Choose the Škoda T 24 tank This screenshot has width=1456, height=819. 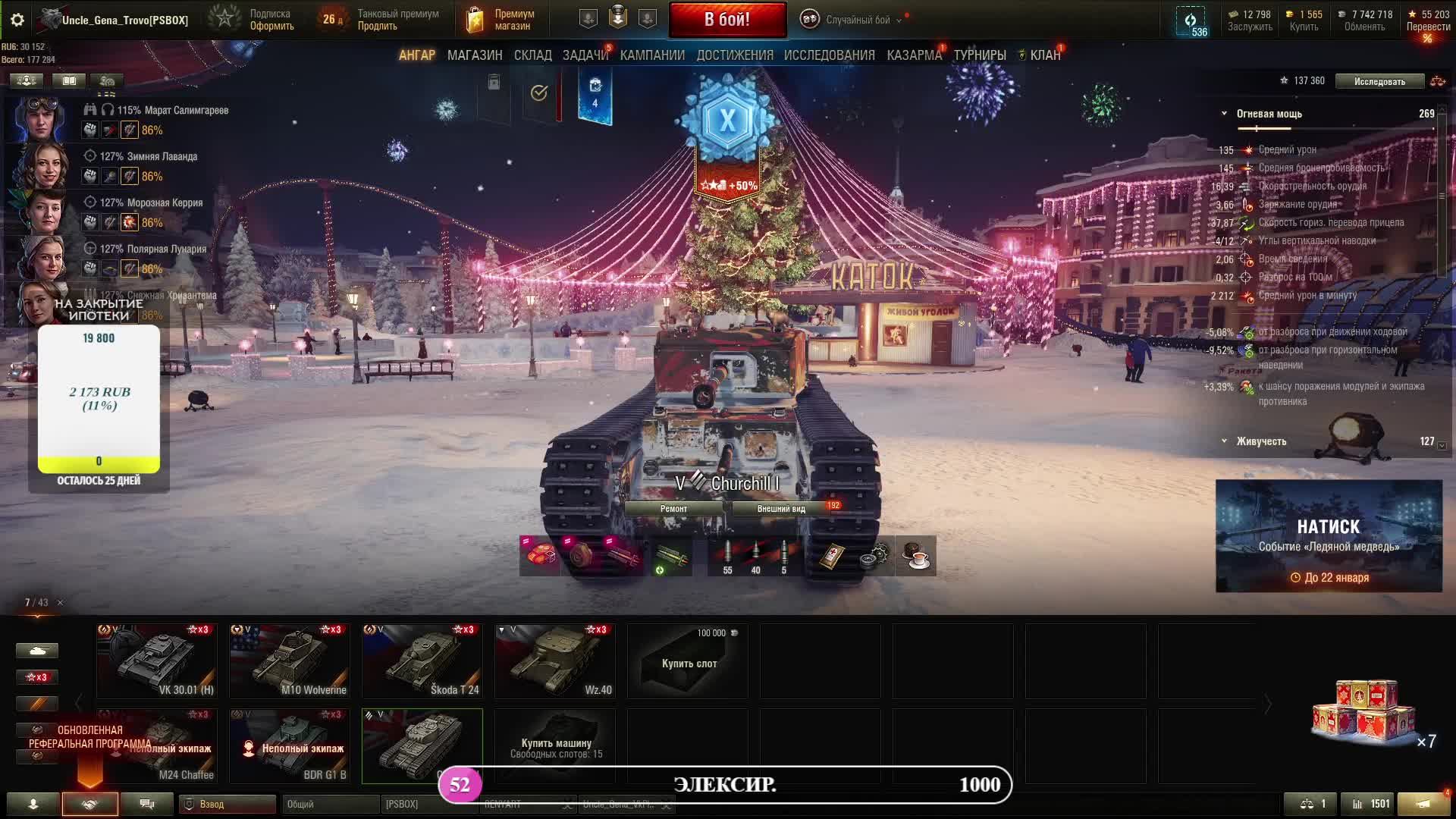tap(422, 660)
